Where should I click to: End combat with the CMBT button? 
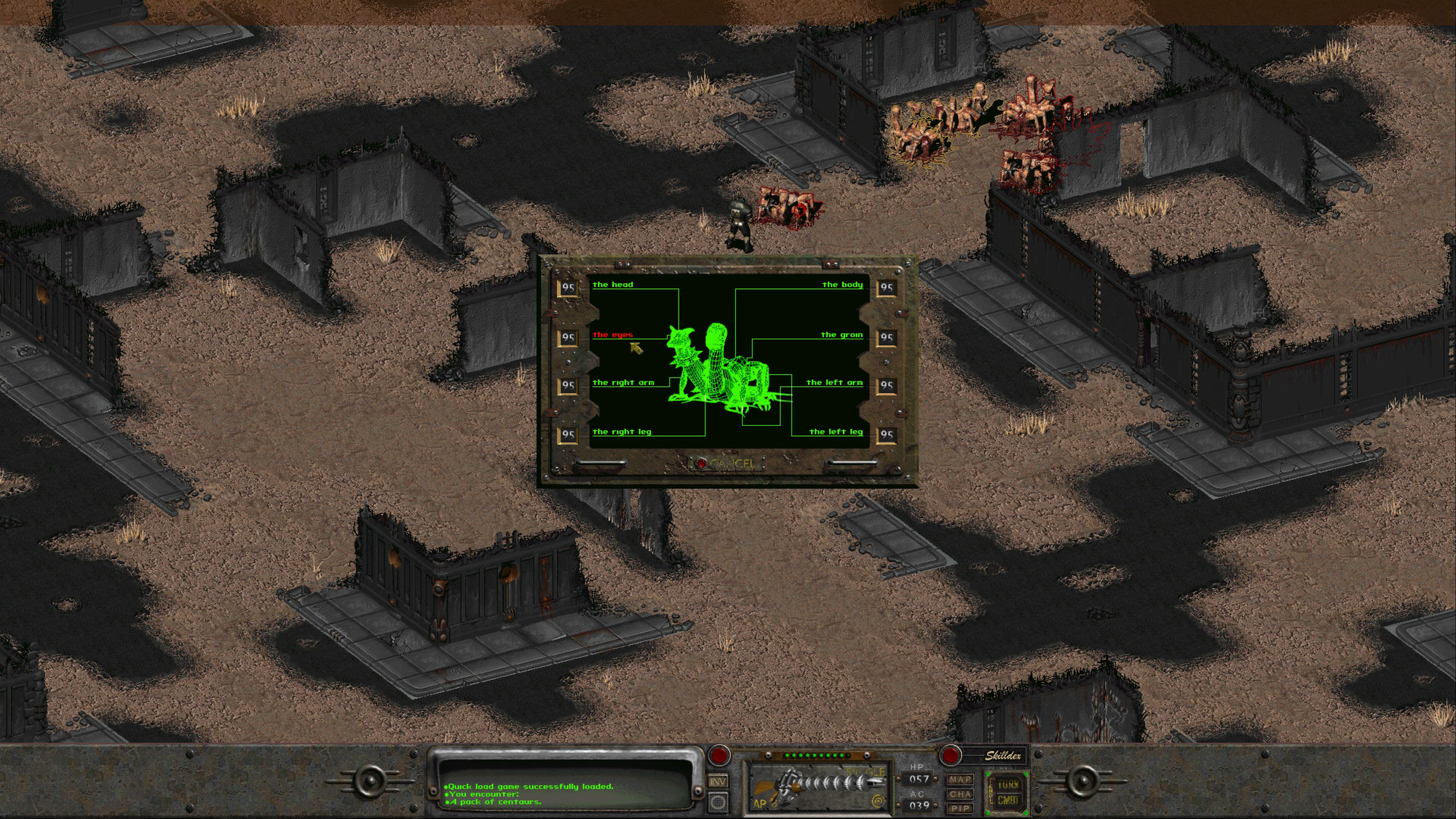[x=1009, y=802]
